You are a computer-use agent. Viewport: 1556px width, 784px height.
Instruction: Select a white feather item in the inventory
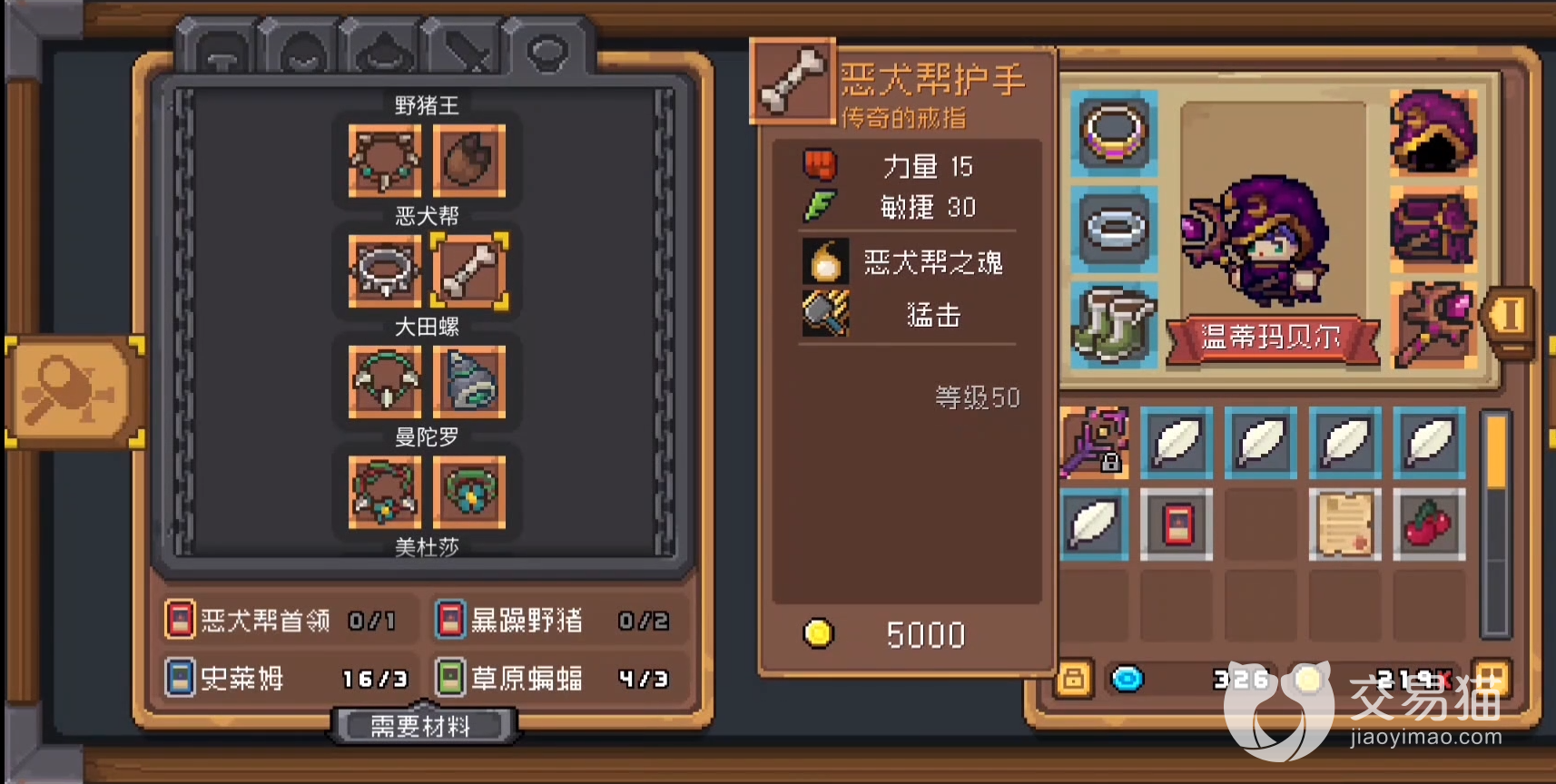[x=1177, y=445]
